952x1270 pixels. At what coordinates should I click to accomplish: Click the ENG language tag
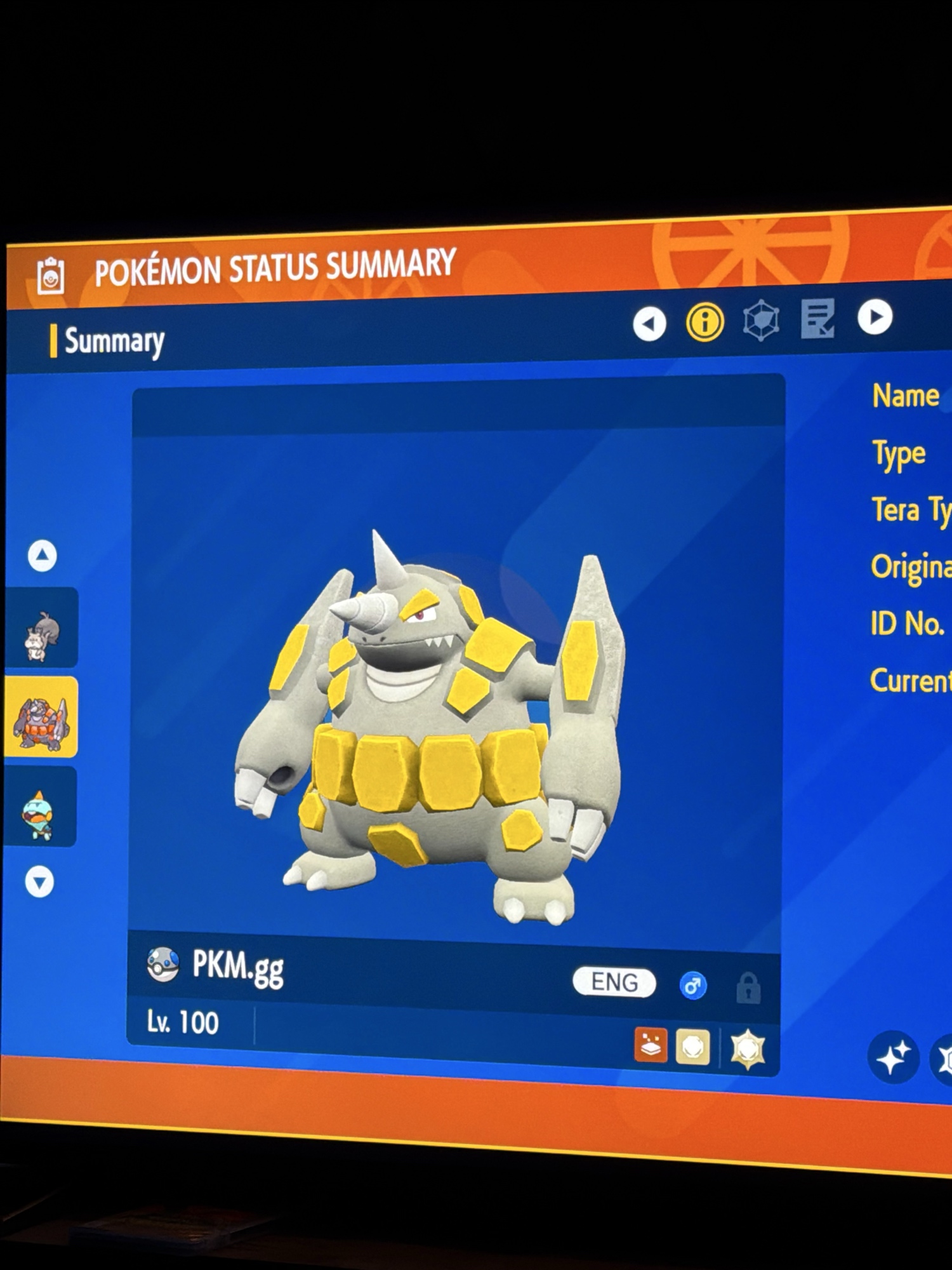click(614, 982)
